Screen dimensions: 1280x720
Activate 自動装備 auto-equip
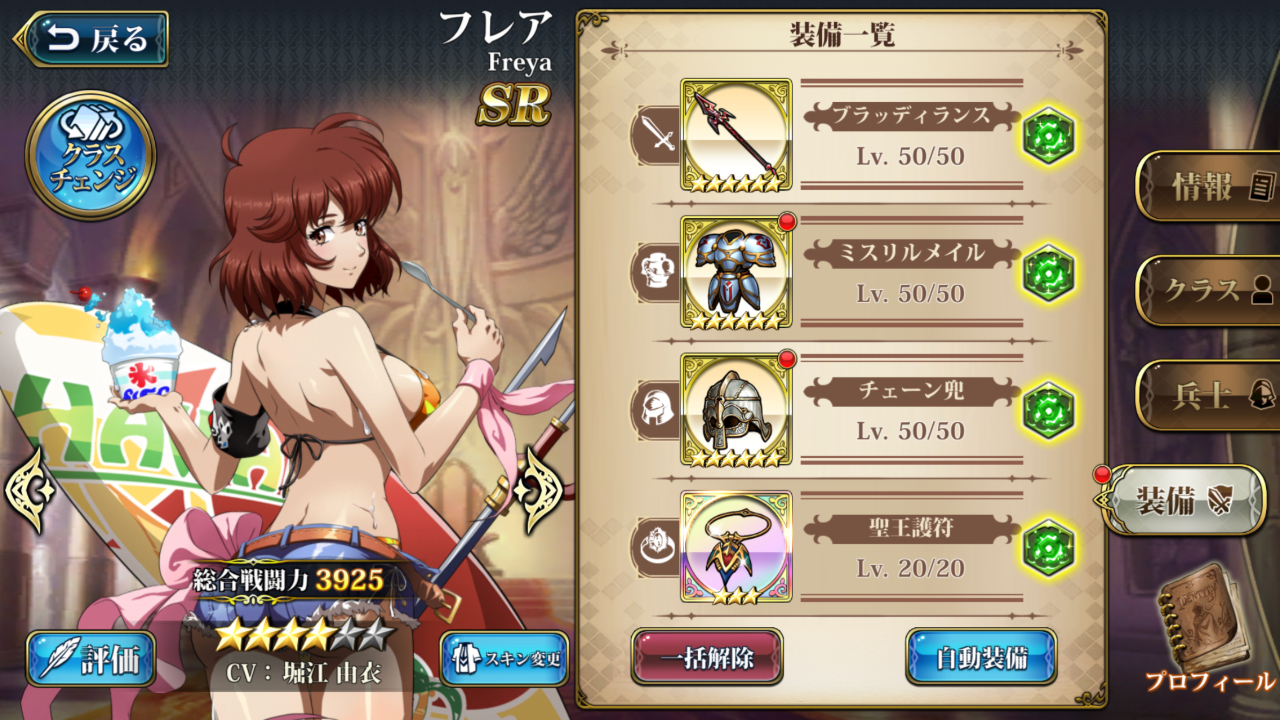(x=981, y=657)
